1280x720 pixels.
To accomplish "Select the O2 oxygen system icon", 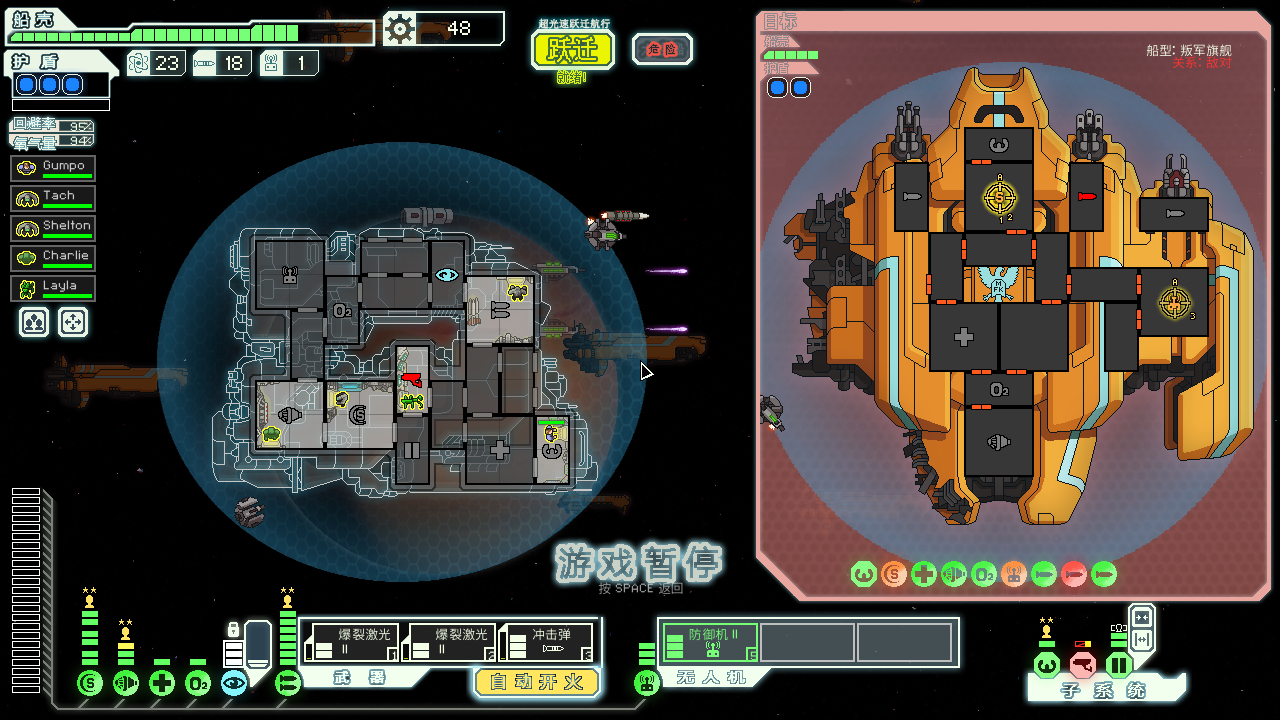I will [x=198, y=683].
